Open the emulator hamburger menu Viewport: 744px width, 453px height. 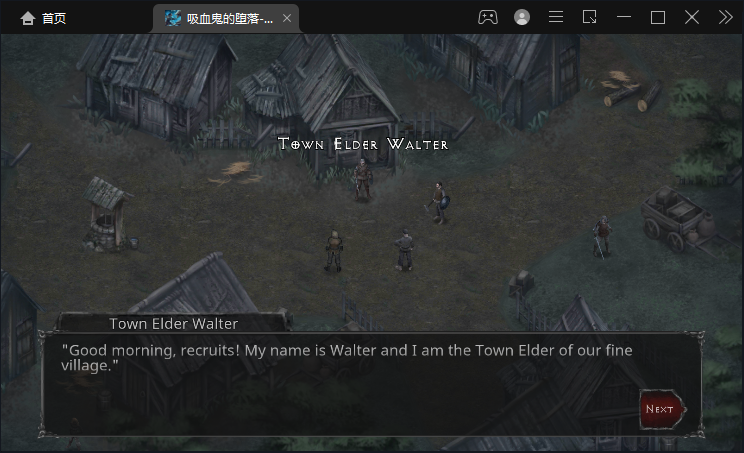[556, 17]
